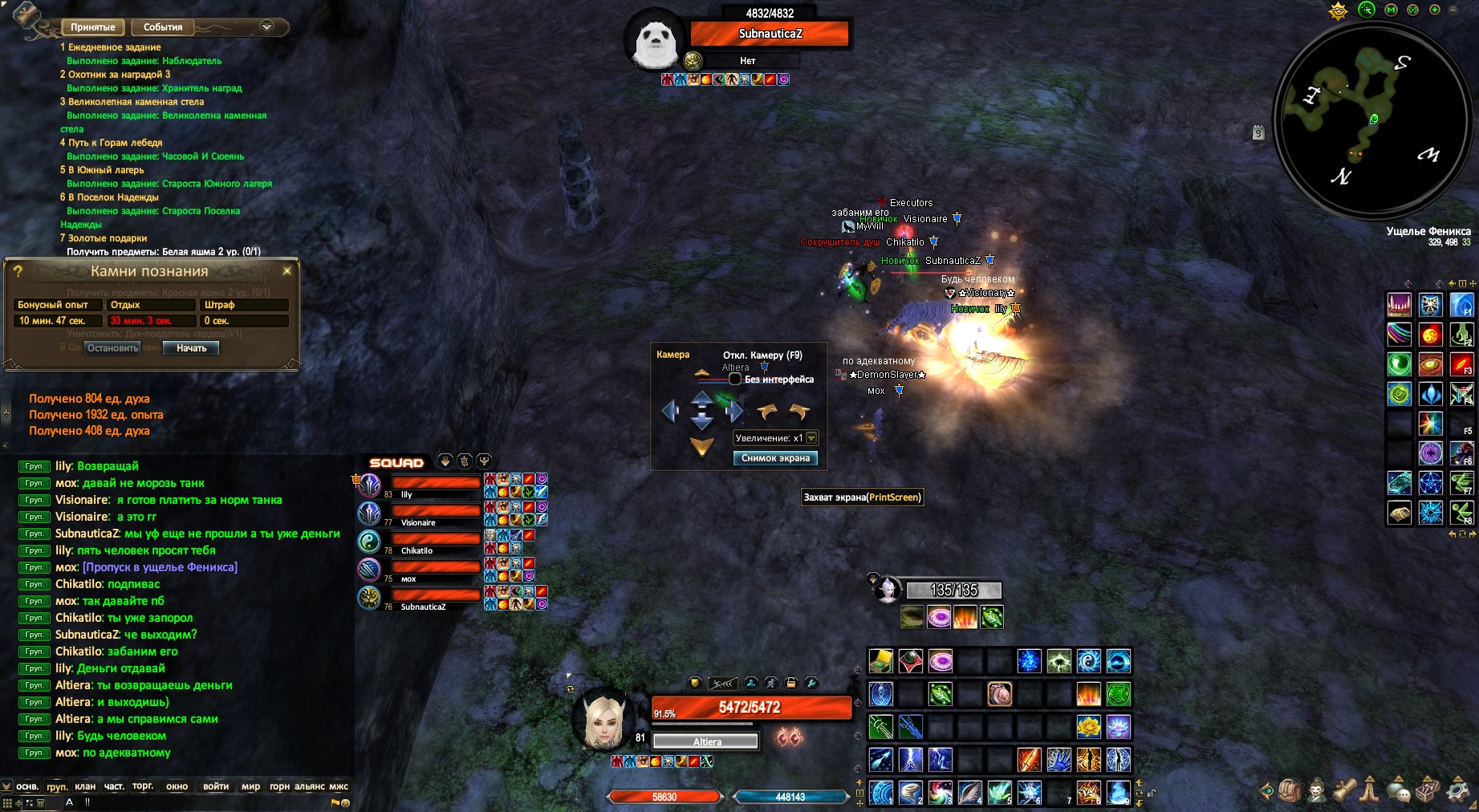Image resolution: width=1479 pixels, height=812 pixels.
Task: Take a screenshot with Снимок экрана
Action: pos(775,458)
